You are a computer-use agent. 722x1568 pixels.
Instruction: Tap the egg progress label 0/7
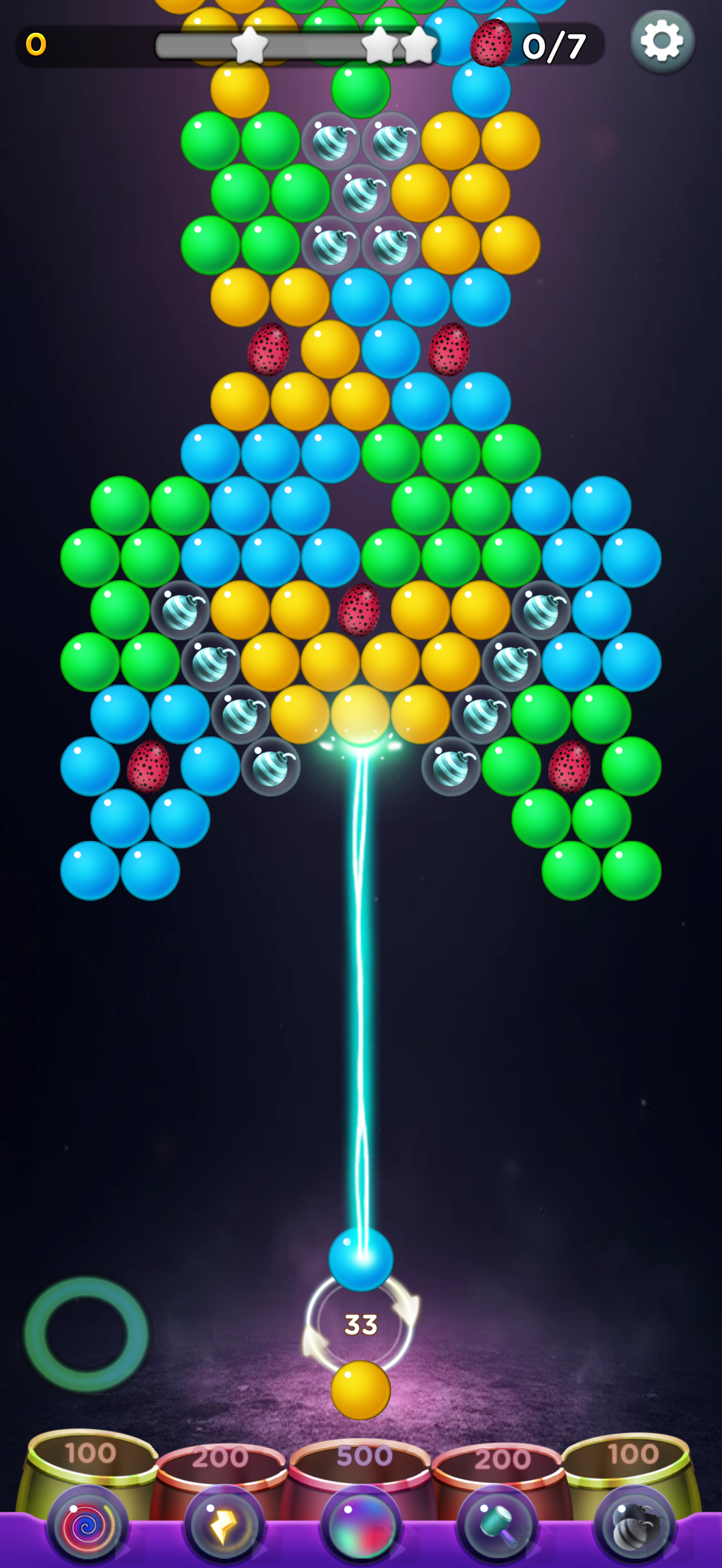pos(555,44)
